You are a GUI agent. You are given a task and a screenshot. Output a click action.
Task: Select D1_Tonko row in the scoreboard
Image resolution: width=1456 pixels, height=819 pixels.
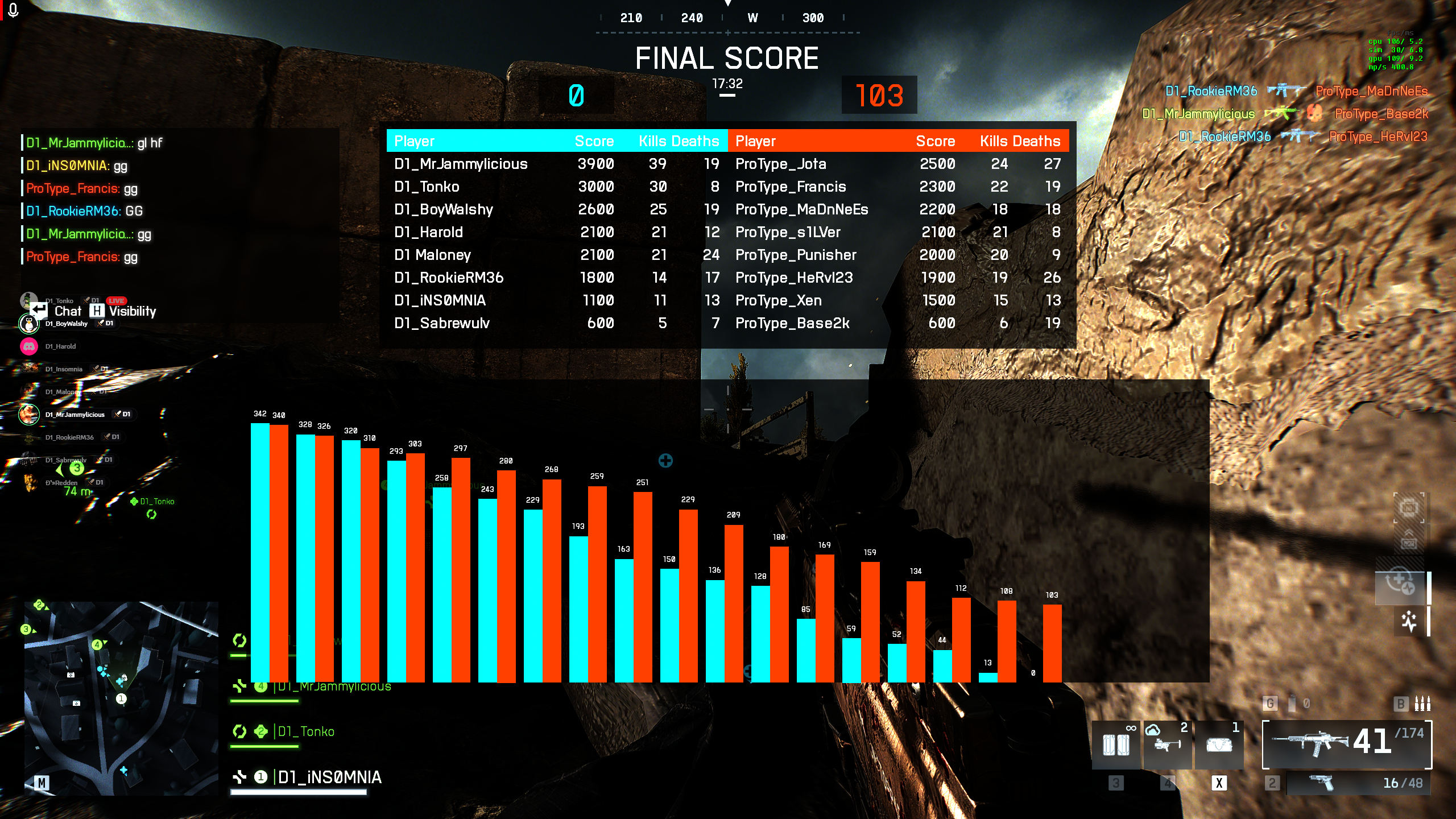click(427, 187)
